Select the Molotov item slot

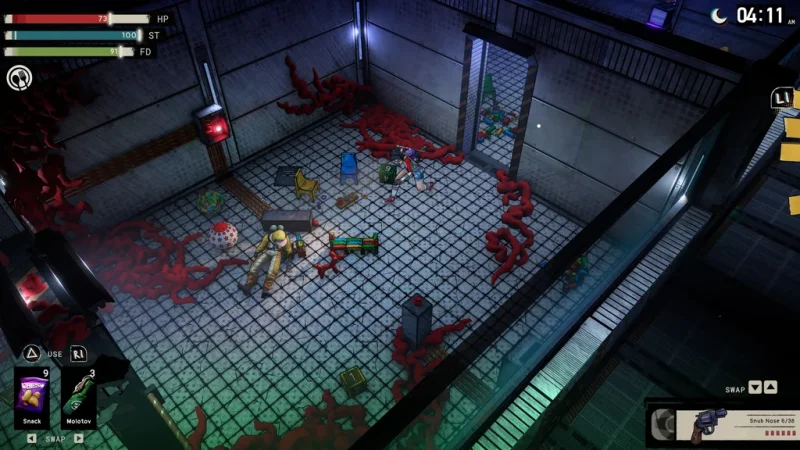79,397
